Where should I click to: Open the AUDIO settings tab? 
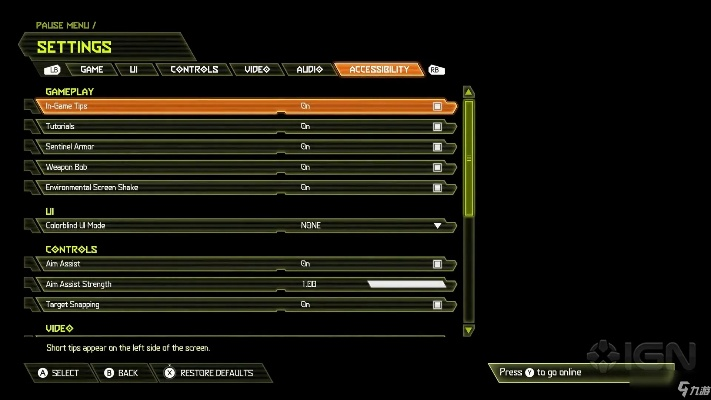pyautogui.click(x=309, y=70)
